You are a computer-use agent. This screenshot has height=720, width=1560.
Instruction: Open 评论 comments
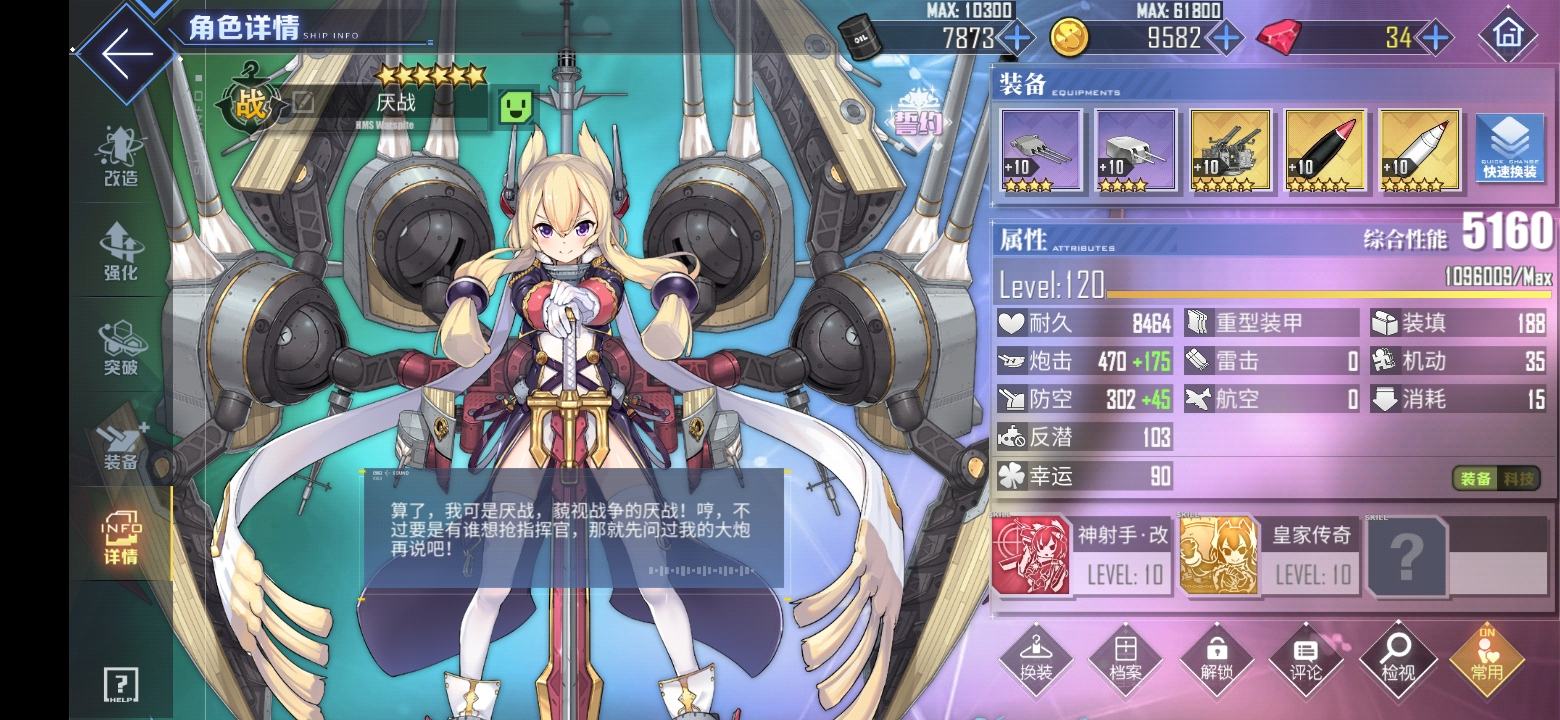[x=1306, y=660]
